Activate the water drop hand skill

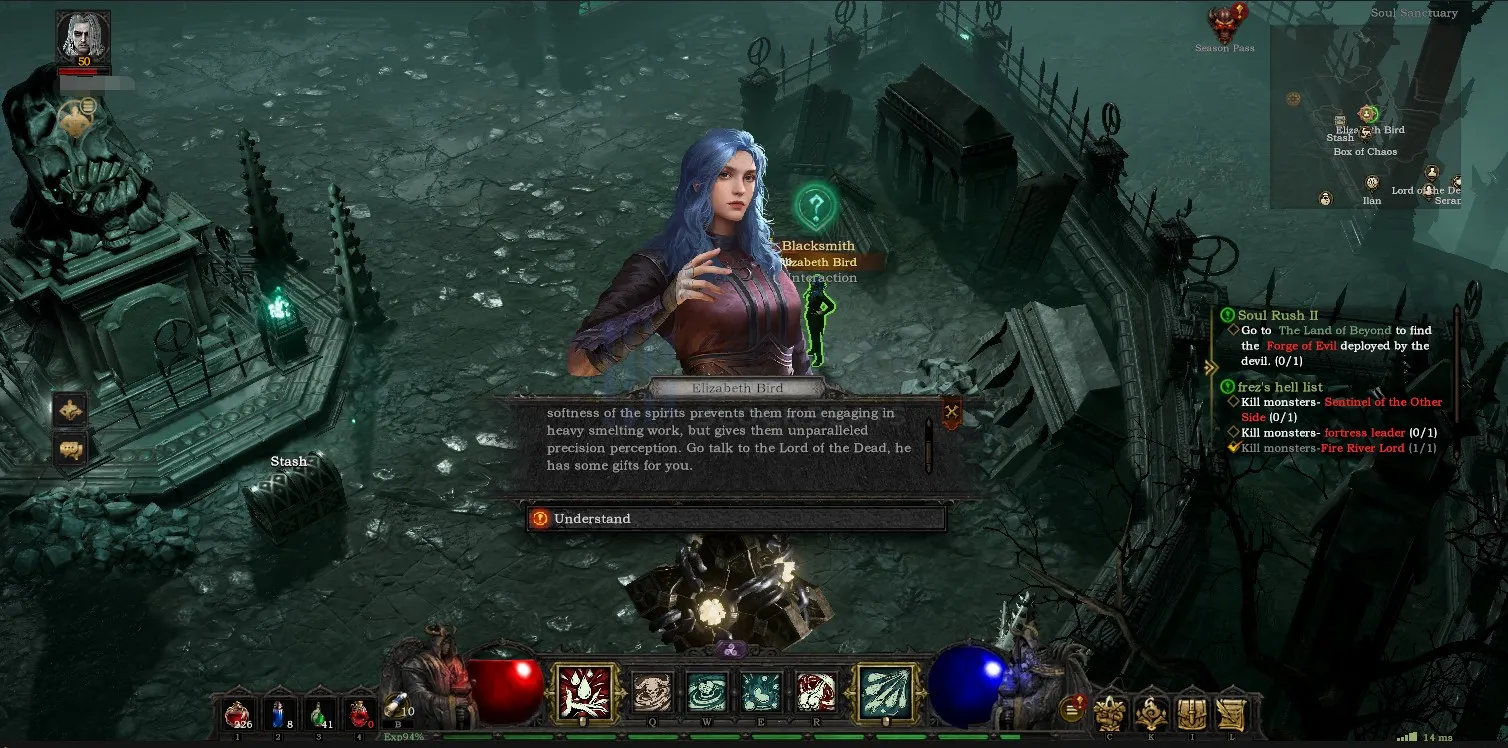[x=583, y=692]
